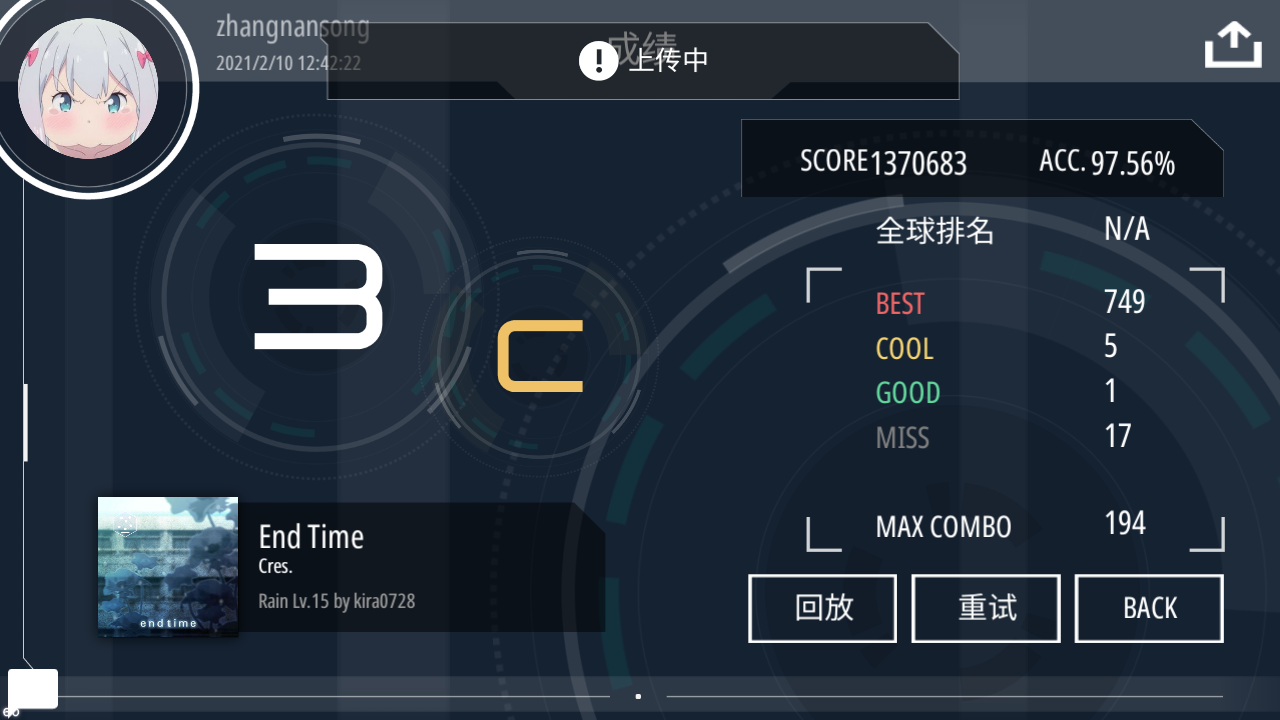Toggle the MISS counter row

tap(1000, 437)
